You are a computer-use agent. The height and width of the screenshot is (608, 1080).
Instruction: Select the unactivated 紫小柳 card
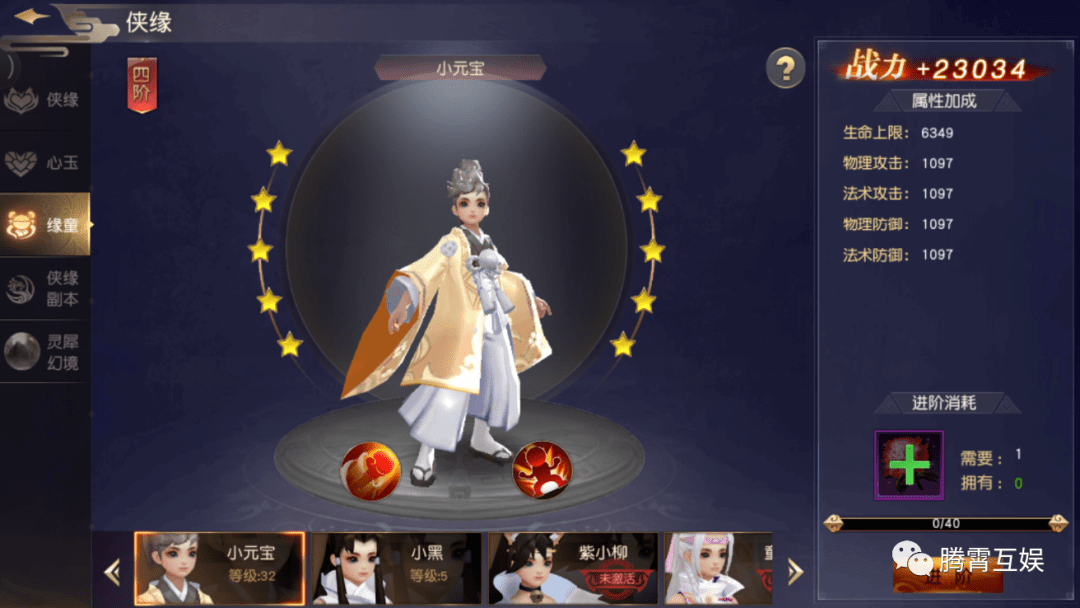(x=572, y=568)
